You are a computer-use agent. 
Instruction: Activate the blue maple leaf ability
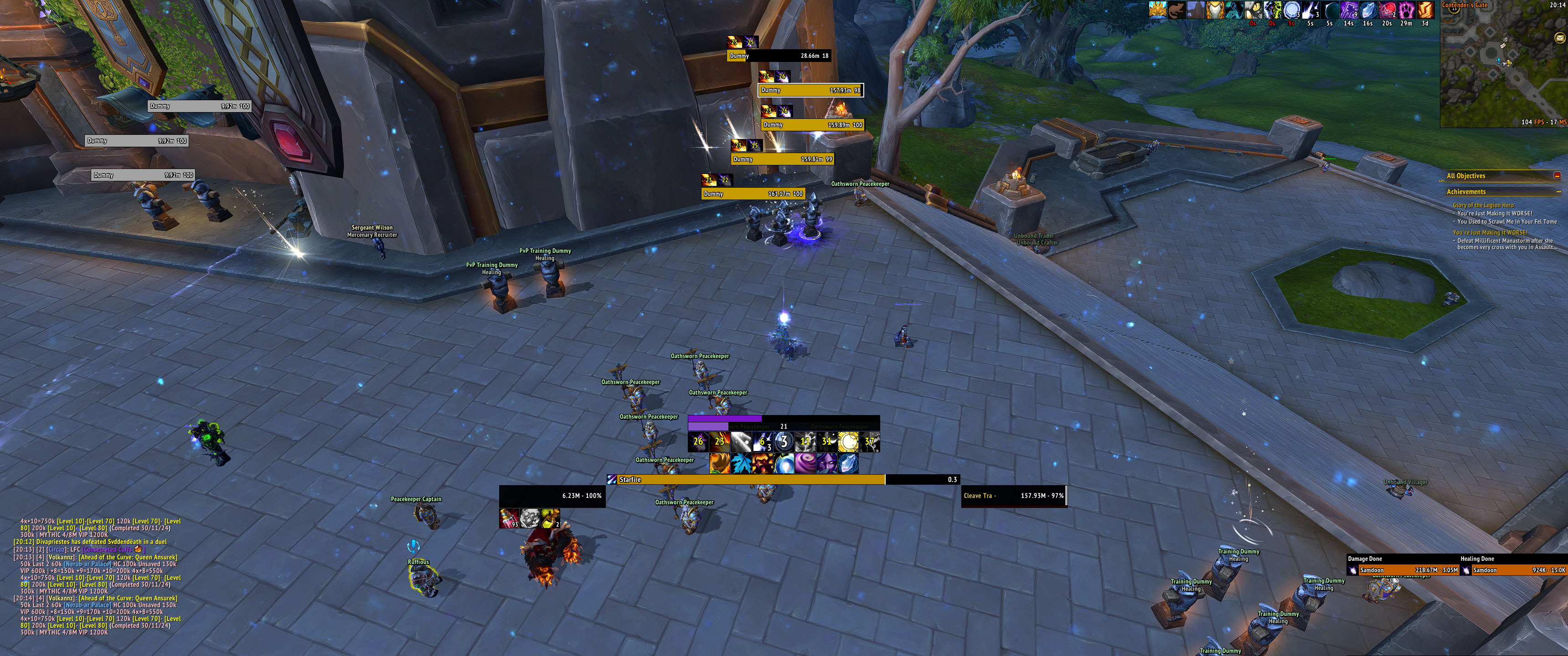tap(742, 464)
